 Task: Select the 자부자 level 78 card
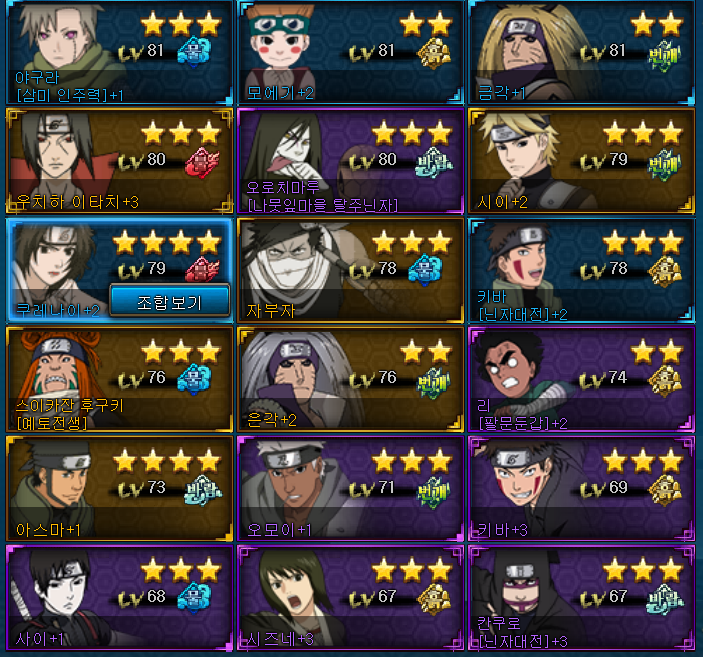tap(351, 269)
